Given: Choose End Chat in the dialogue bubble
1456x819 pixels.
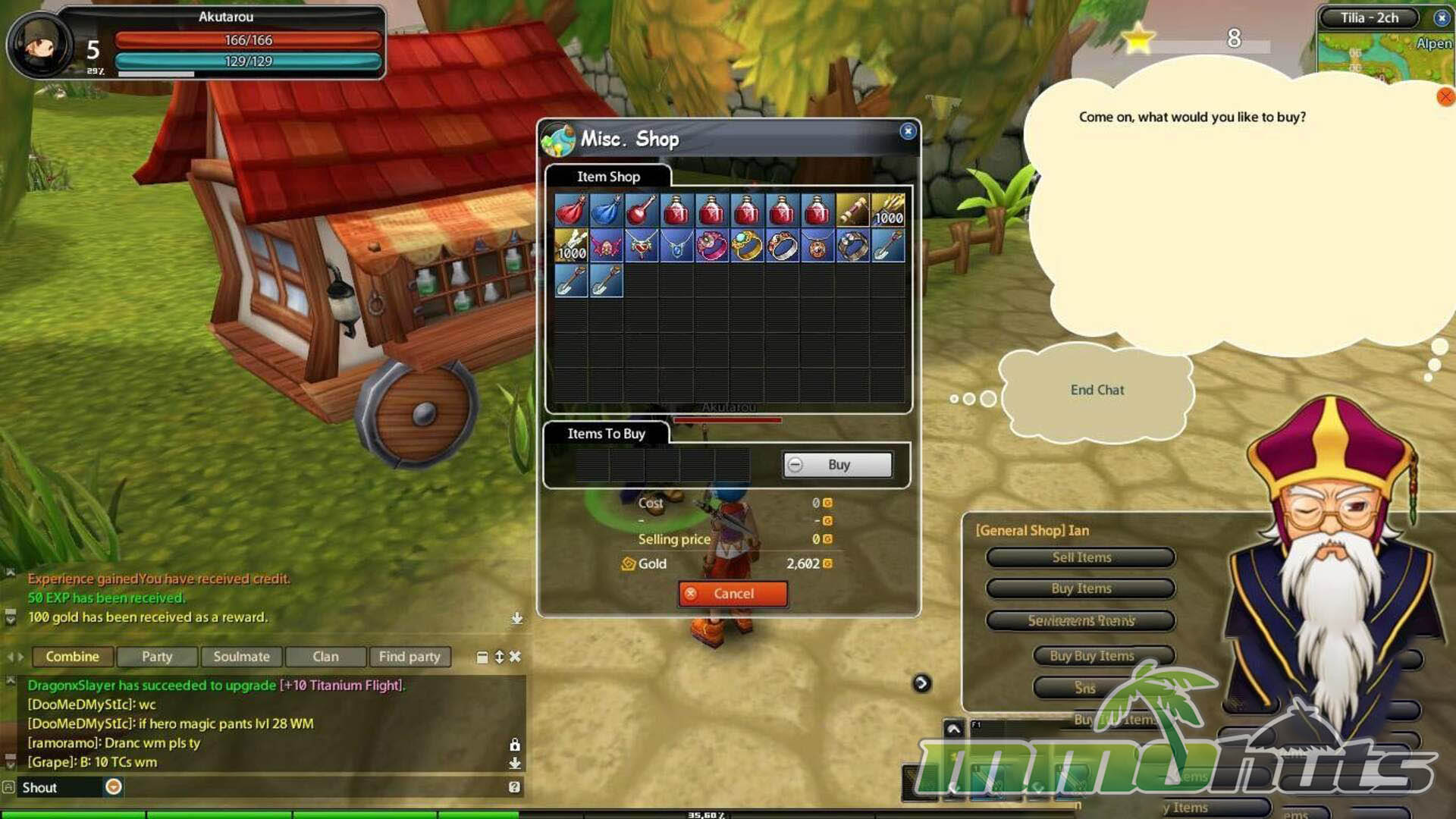Looking at the screenshot, I should point(1097,390).
